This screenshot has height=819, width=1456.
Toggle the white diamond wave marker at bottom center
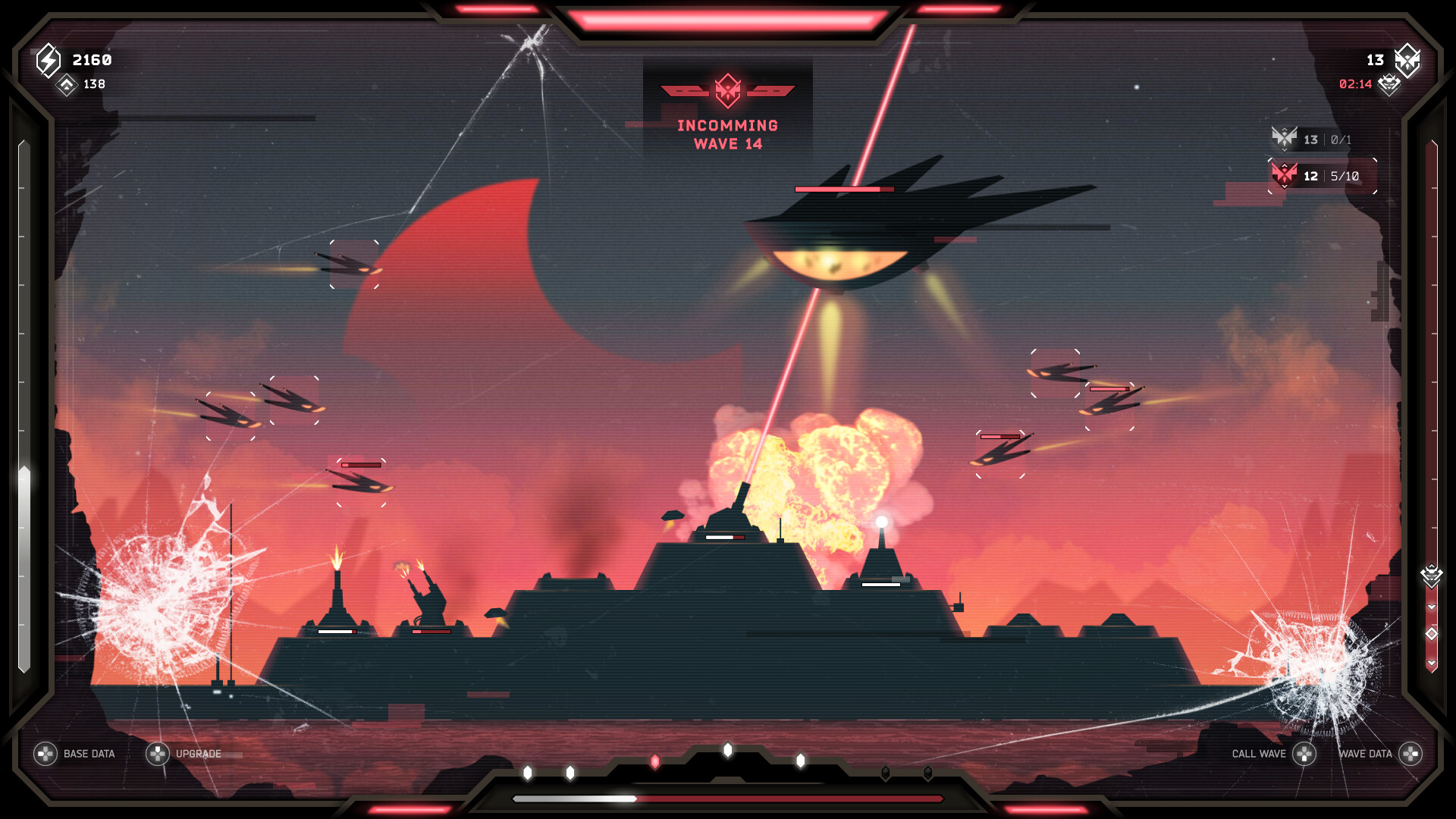pyautogui.click(x=727, y=751)
